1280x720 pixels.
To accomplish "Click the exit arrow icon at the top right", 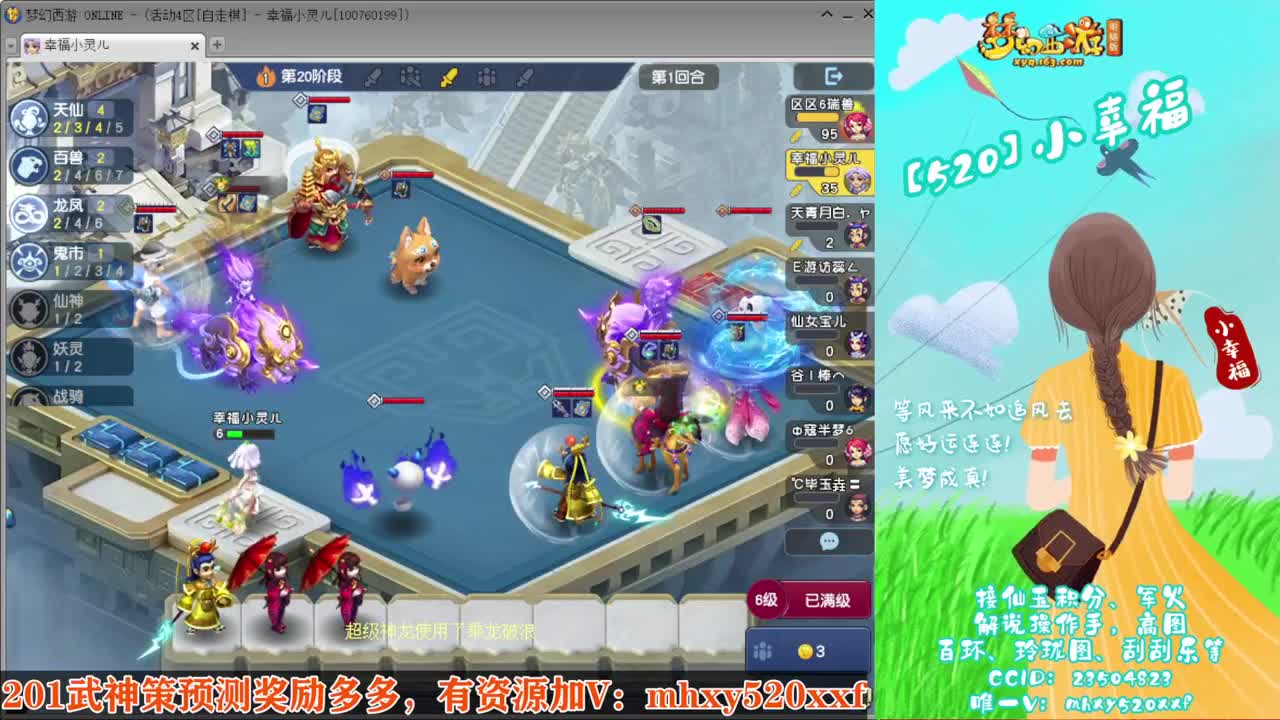I will pyautogui.click(x=834, y=76).
